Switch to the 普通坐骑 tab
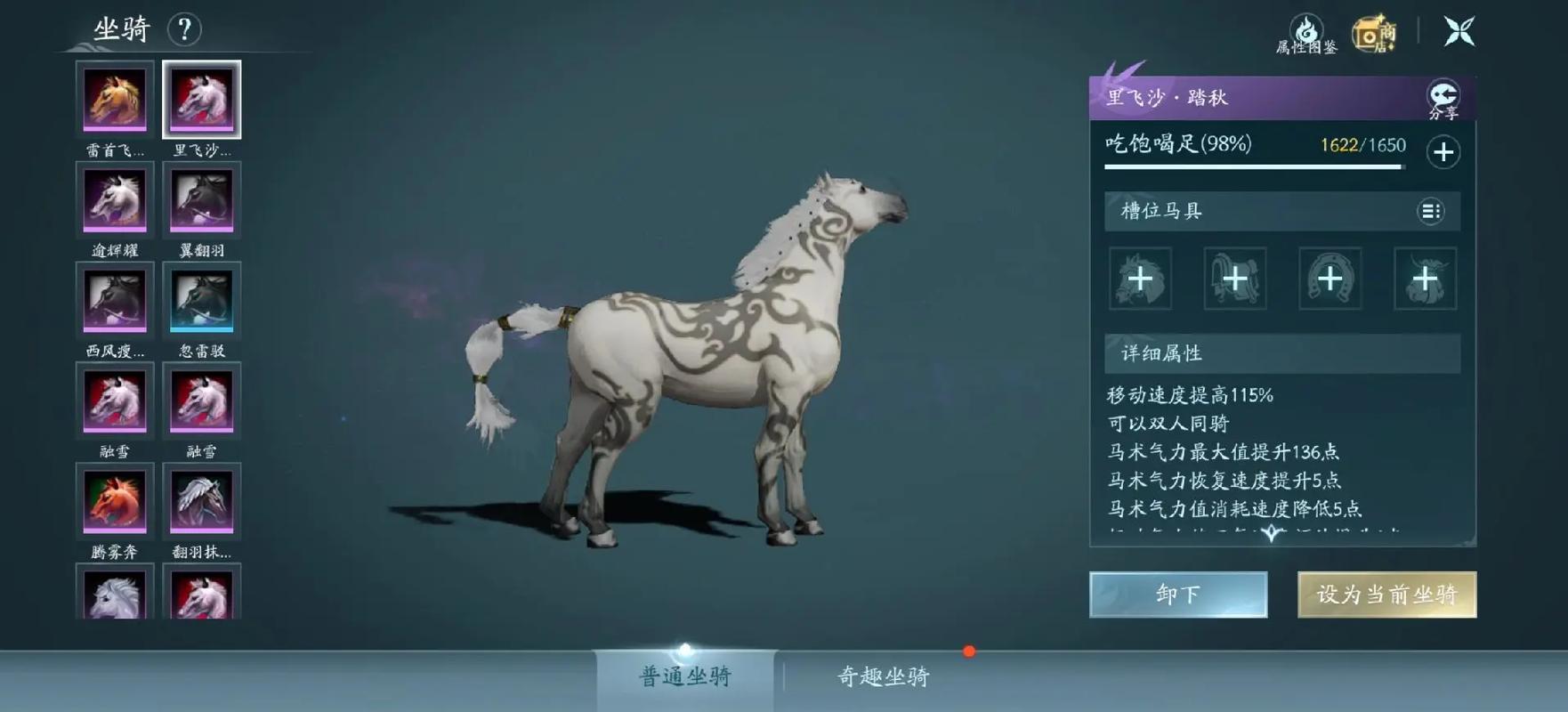The width and height of the screenshot is (1568, 712). click(x=685, y=677)
